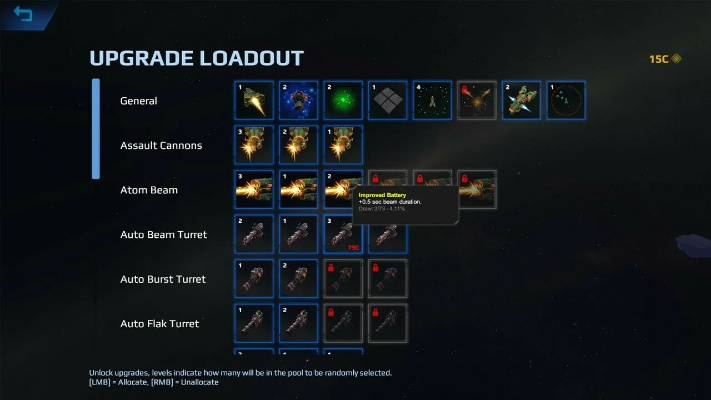Select the circular radar General upgrade
This screenshot has height=400, width=711.
point(565,100)
